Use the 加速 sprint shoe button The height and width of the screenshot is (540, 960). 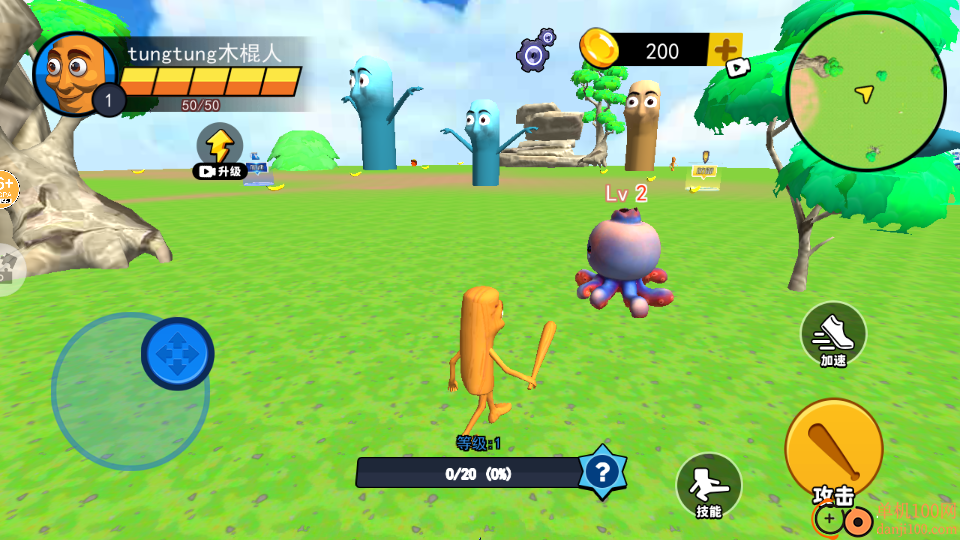point(833,333)
